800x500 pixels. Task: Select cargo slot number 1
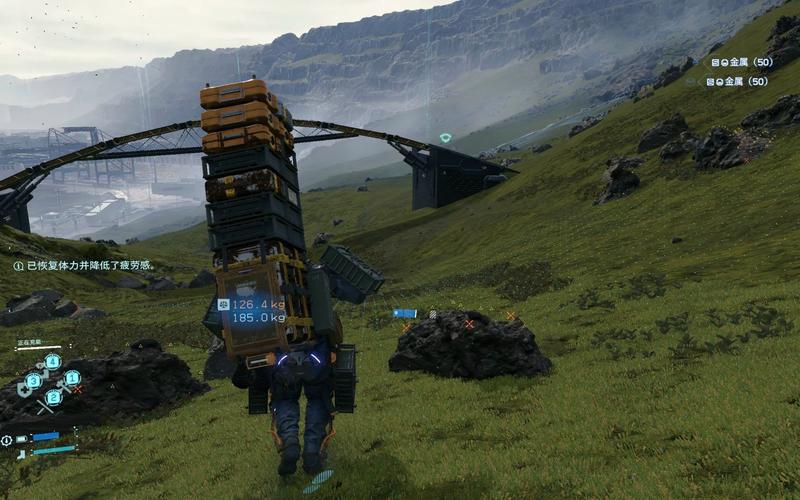(72, 378)
